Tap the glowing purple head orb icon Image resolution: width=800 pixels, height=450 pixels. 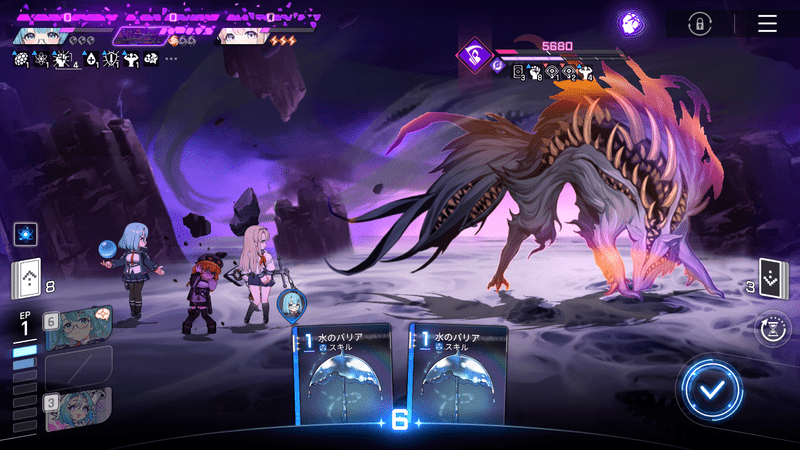pyautogui.click(x=630, y=23)
